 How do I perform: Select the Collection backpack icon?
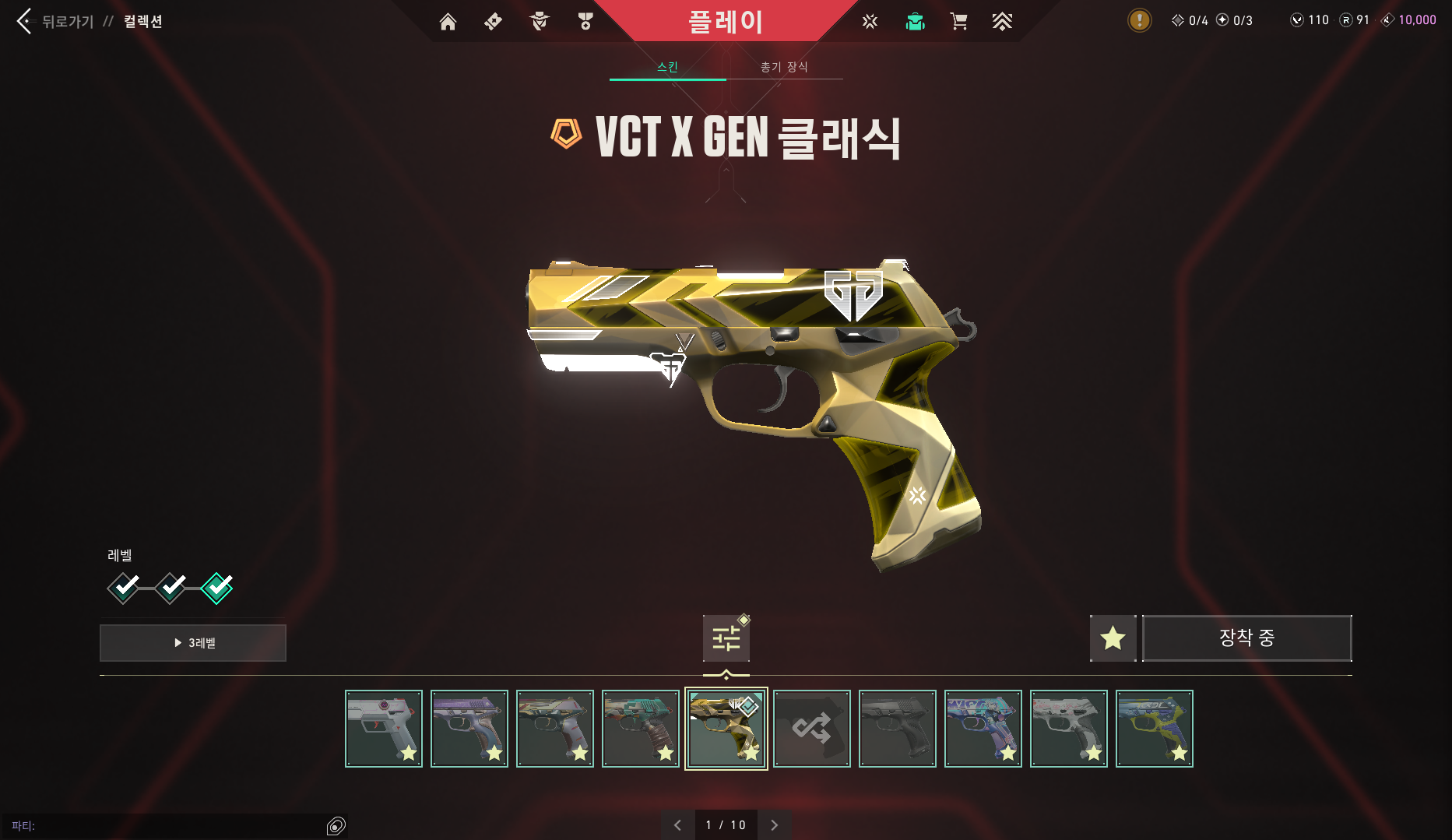[x=915, y=22]
